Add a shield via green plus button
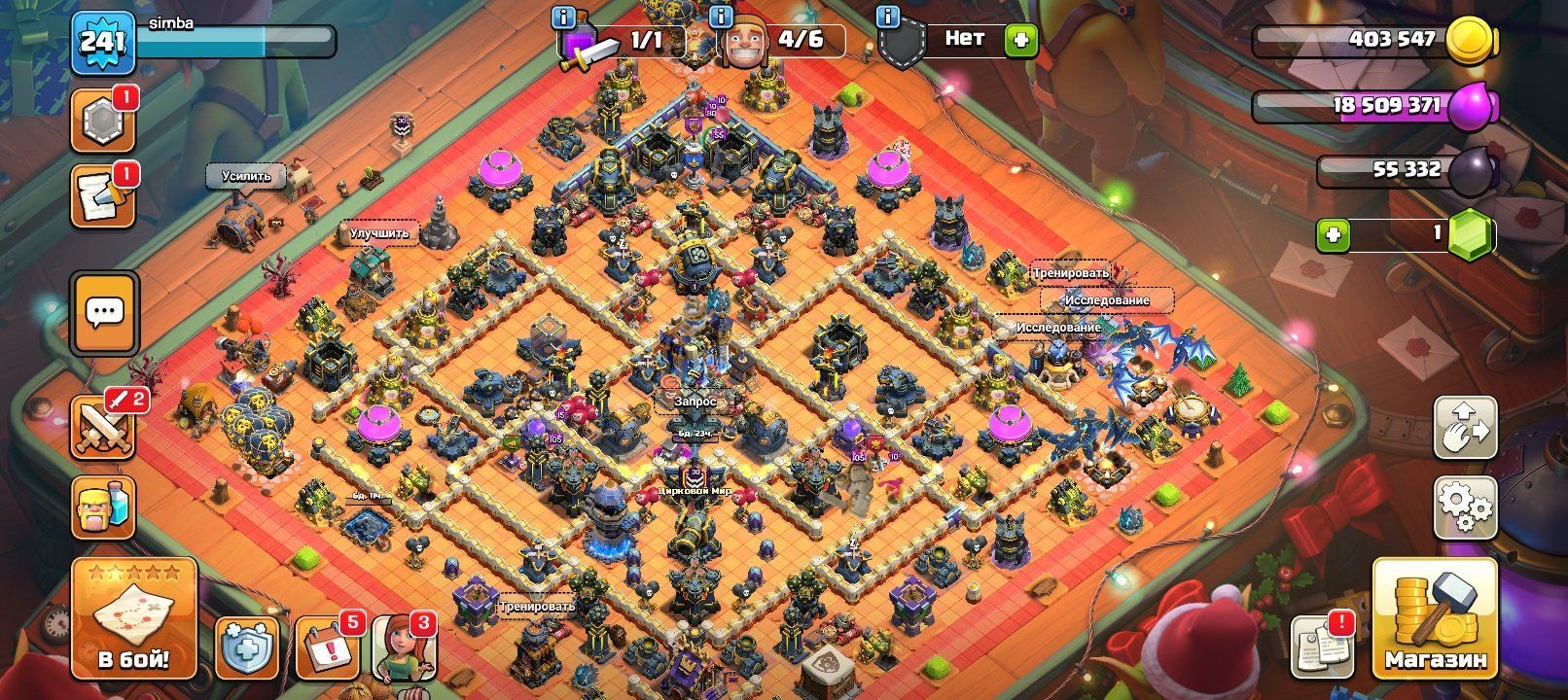Image resolution: width=1568 pixels, height=700 pixels. [x=1021, y=41]
